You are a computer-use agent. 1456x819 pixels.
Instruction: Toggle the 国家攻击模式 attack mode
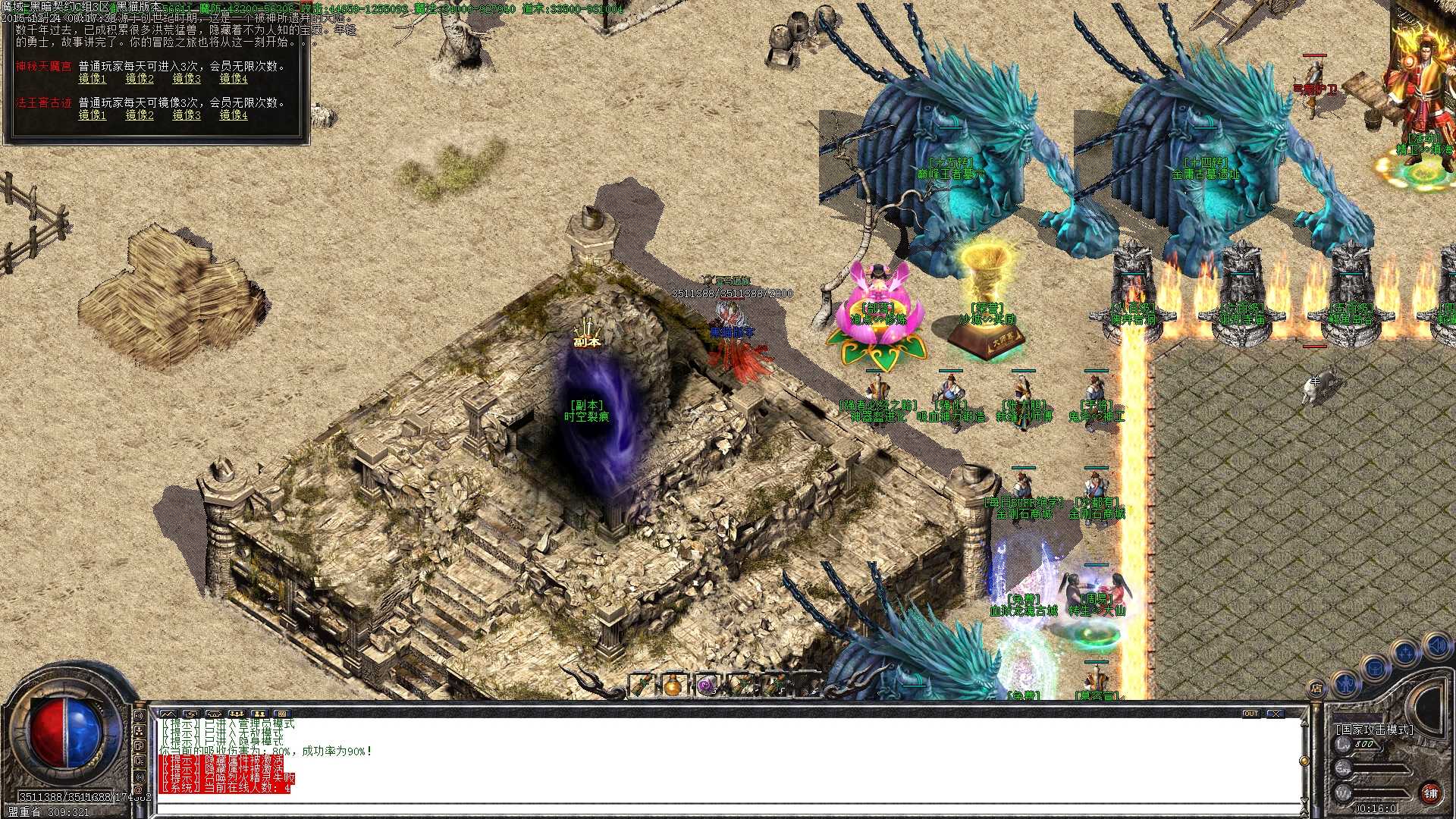pos(1376,728)
